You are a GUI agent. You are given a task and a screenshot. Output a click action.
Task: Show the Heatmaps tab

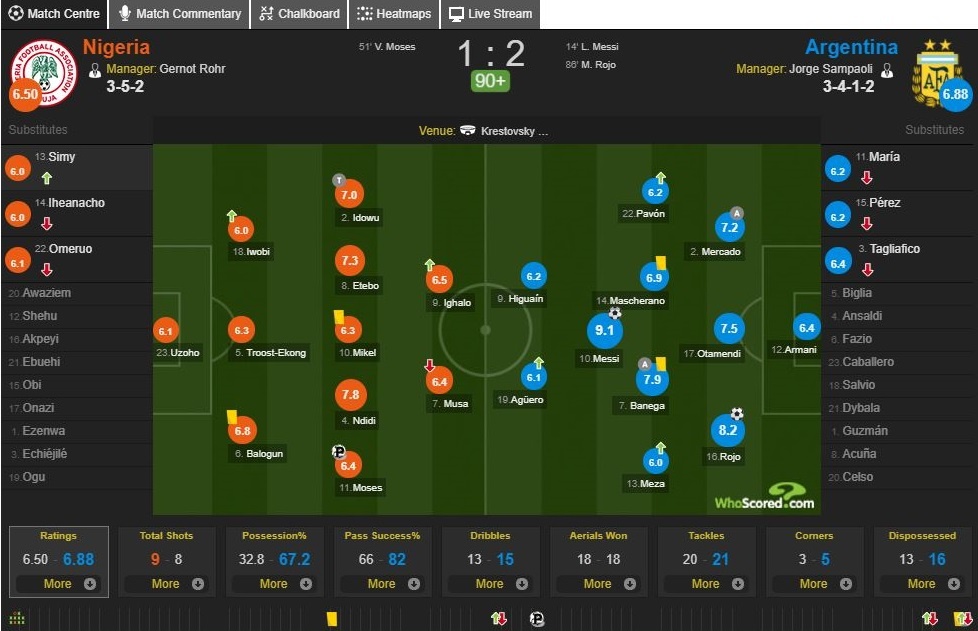(x=394, y=14)
